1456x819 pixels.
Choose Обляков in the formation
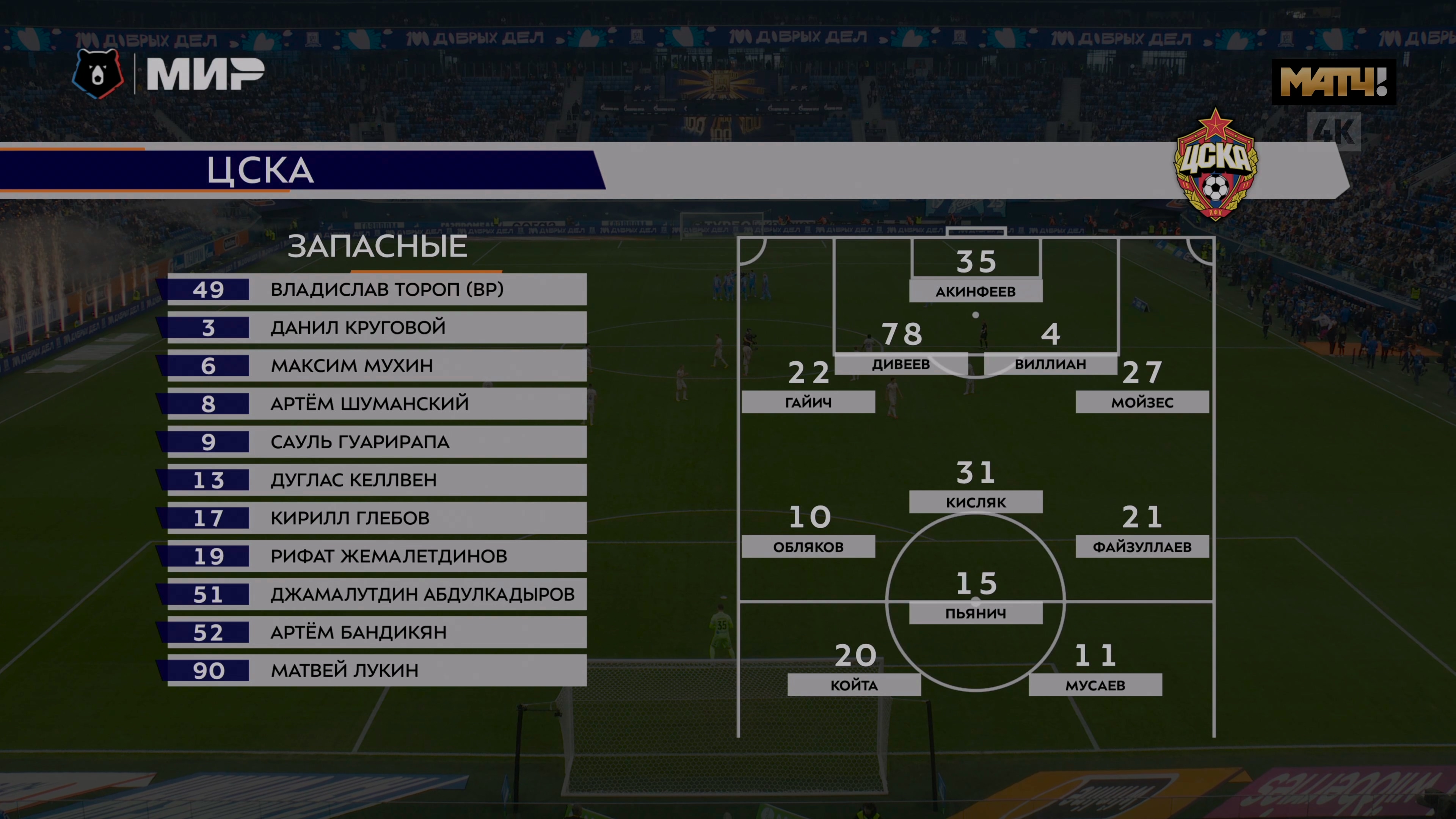click(x=808, y=546)
